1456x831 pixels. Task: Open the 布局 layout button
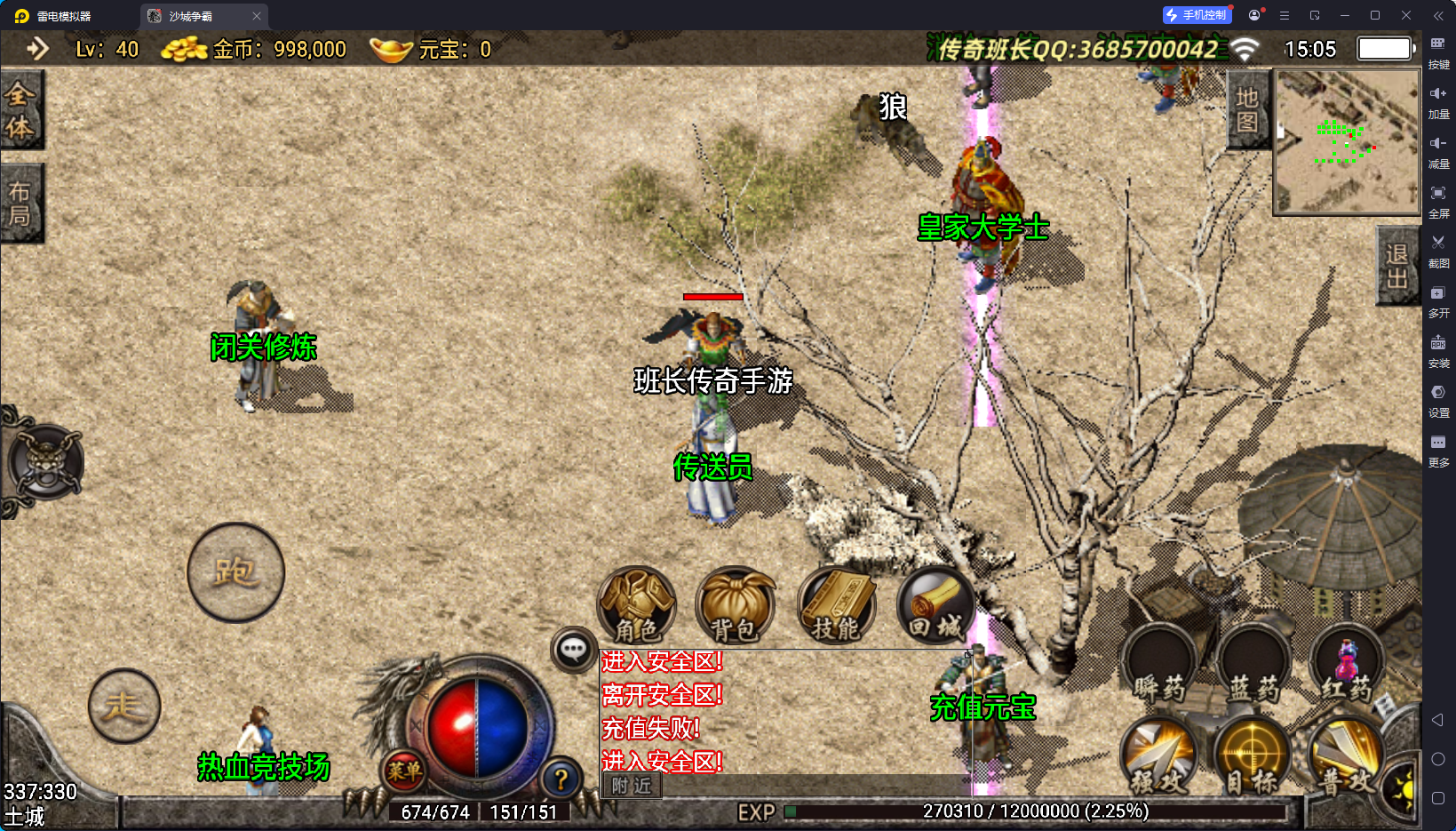tap(20, 204)
